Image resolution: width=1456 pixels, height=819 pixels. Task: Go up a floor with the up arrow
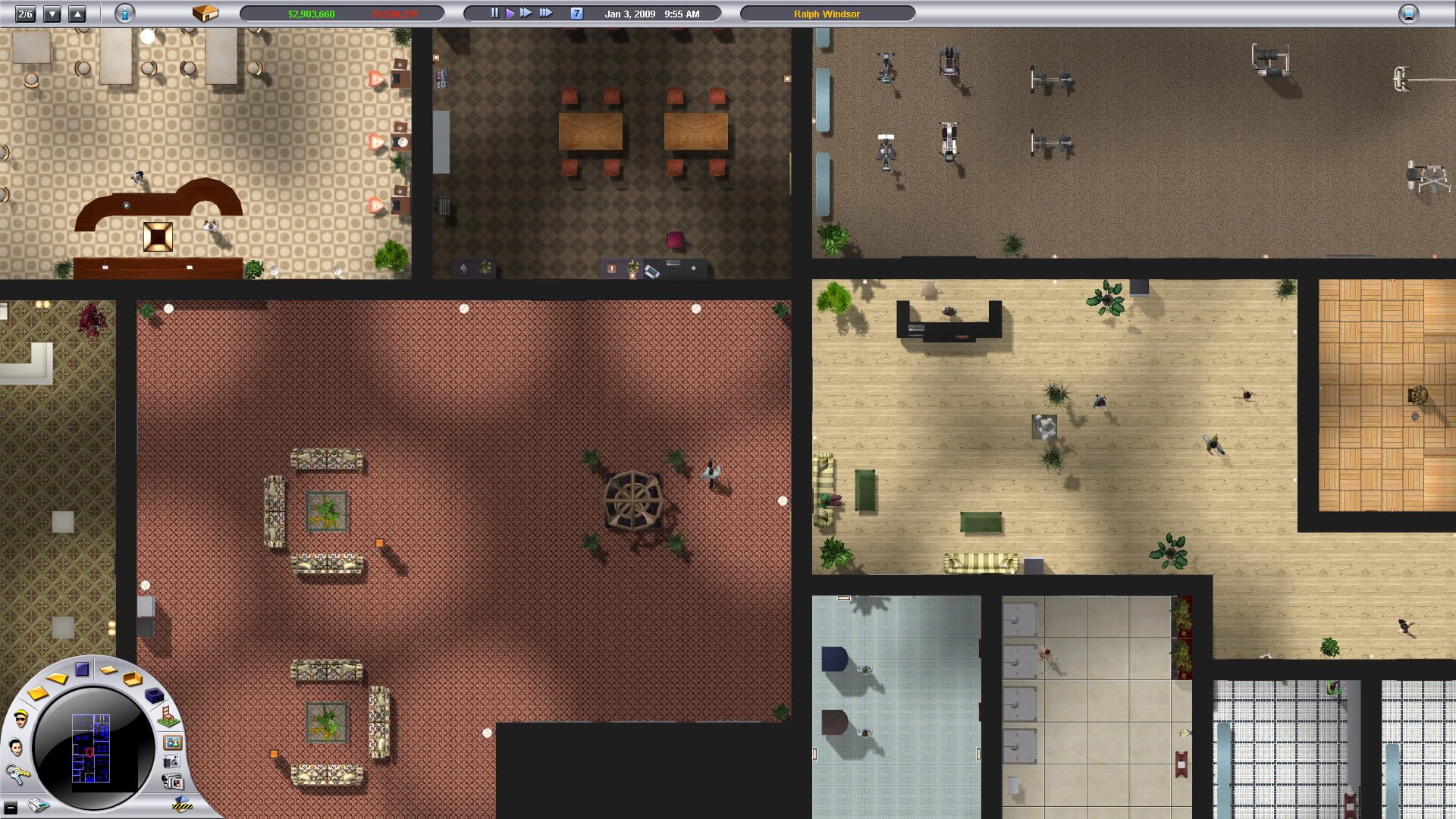click(x=76, y=13)
